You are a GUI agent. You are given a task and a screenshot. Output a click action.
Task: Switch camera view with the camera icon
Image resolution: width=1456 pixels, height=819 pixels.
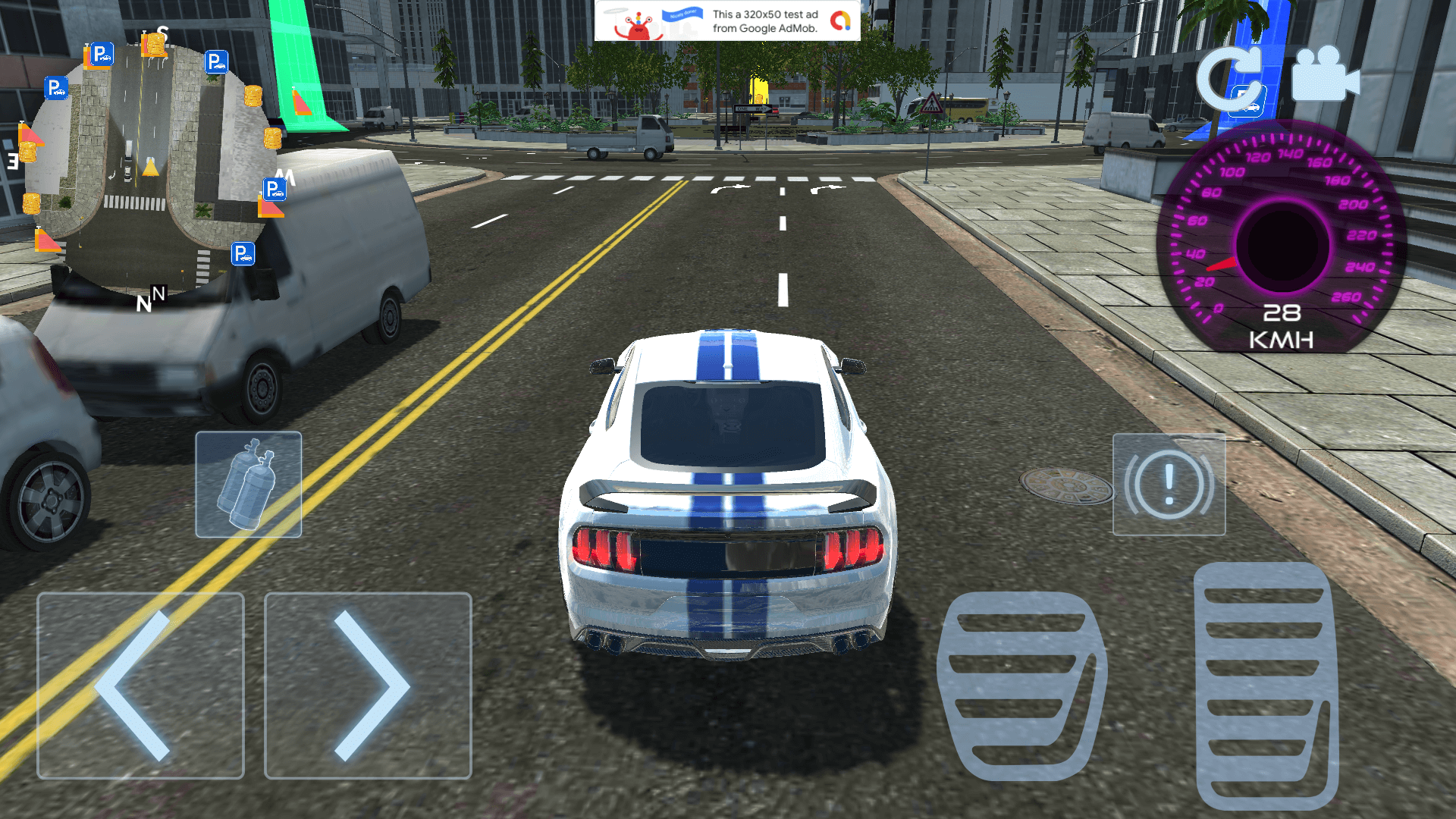(x=1325, y=76)
